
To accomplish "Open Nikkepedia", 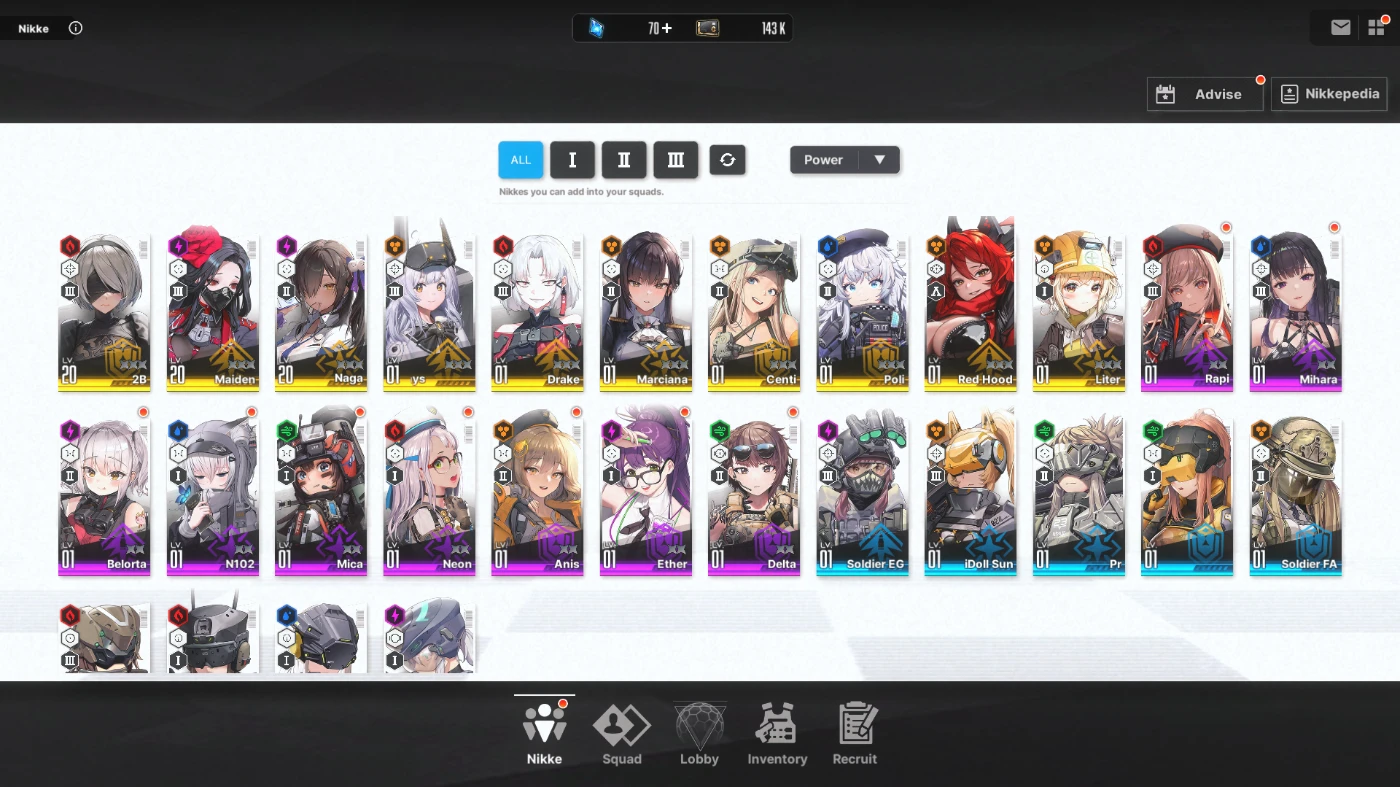I will coord(1330,93).
